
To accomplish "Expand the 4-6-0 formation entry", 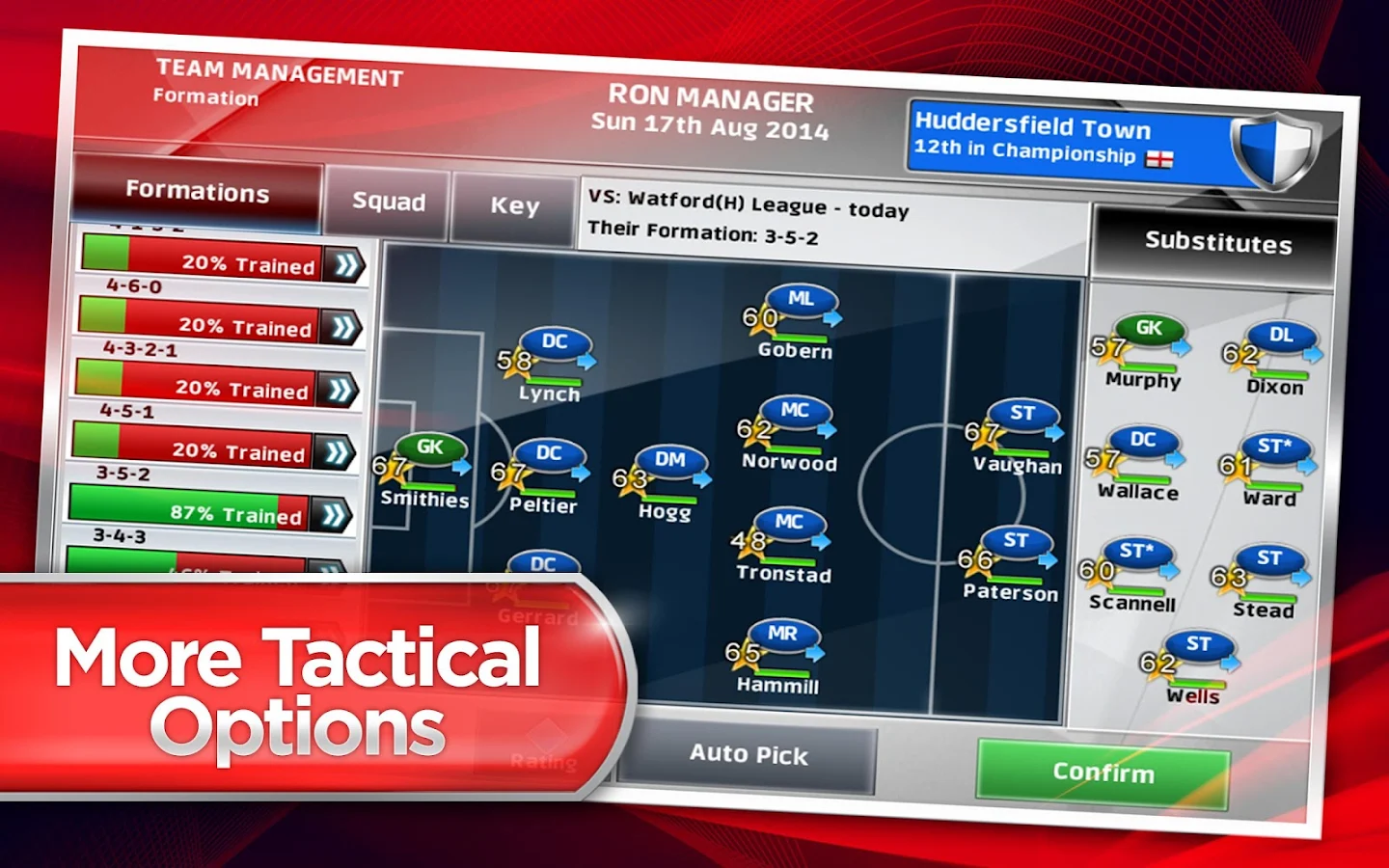I will pos(343,326).
